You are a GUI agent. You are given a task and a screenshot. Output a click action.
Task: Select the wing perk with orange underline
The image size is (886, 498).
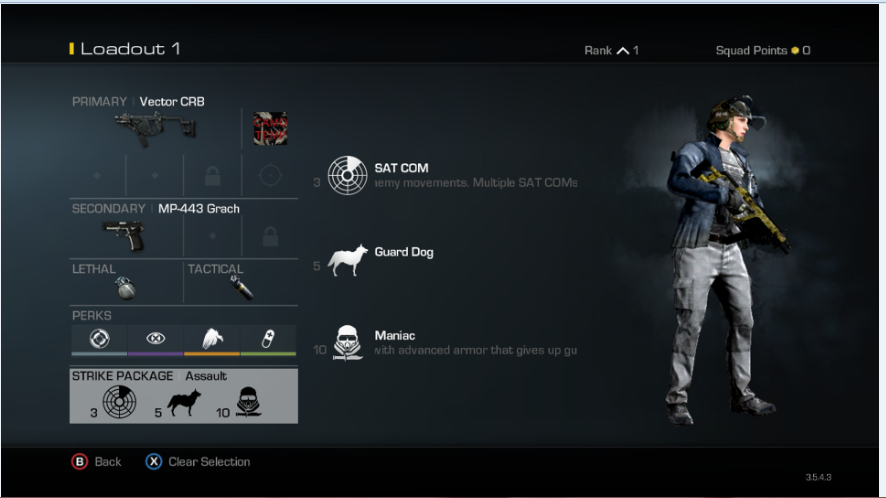coord(212,338)
